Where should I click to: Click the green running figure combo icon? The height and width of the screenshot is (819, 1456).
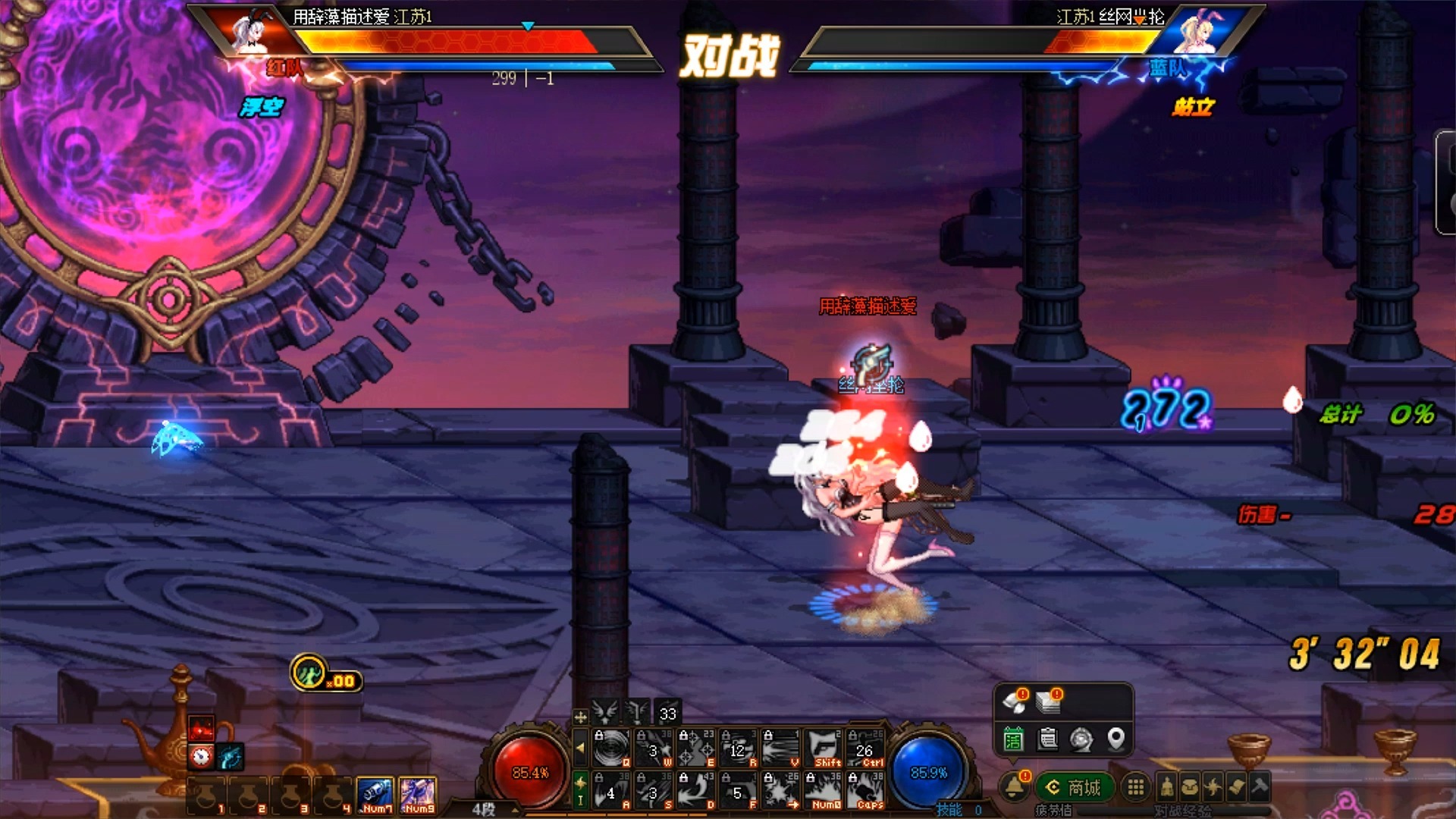[309, 673]
